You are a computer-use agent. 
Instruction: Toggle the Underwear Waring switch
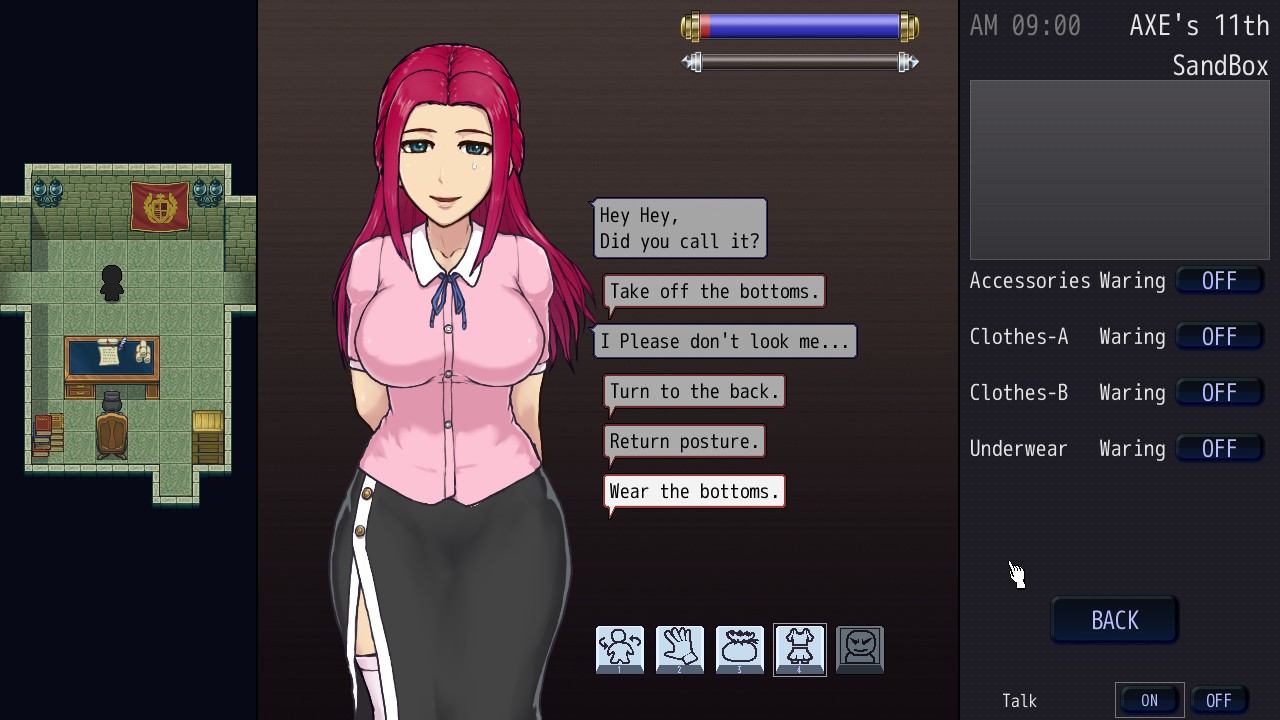point(1218,449)
